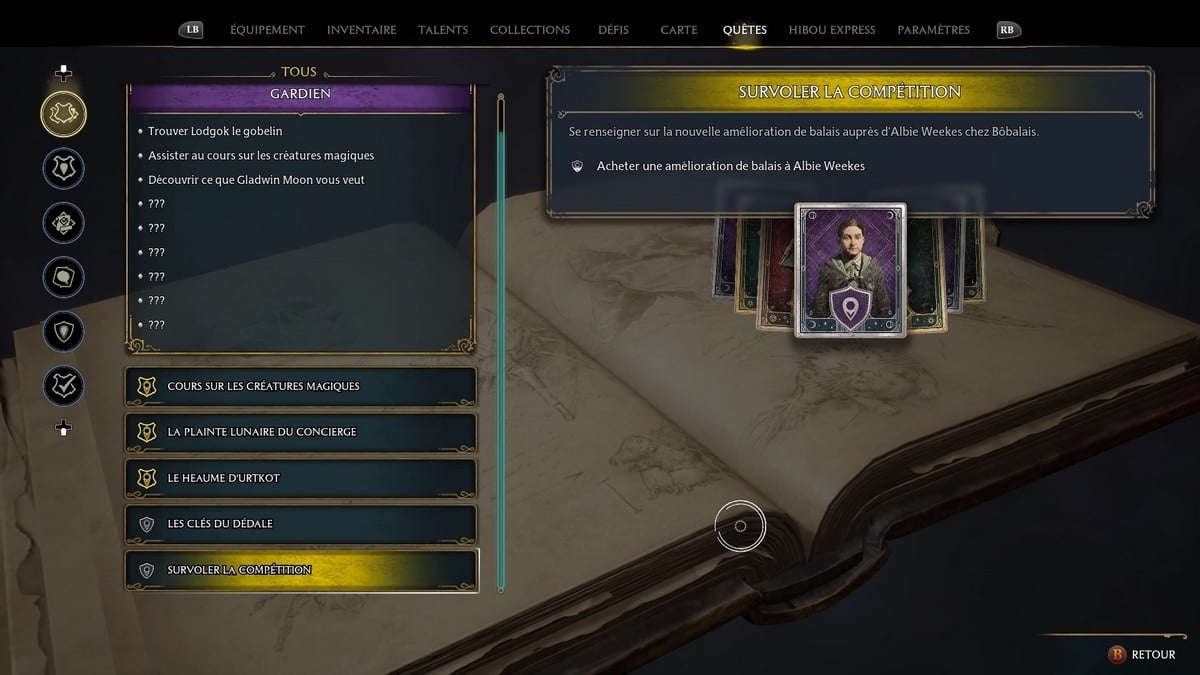Choose La plainte lunaire du concierge quest

300,432
